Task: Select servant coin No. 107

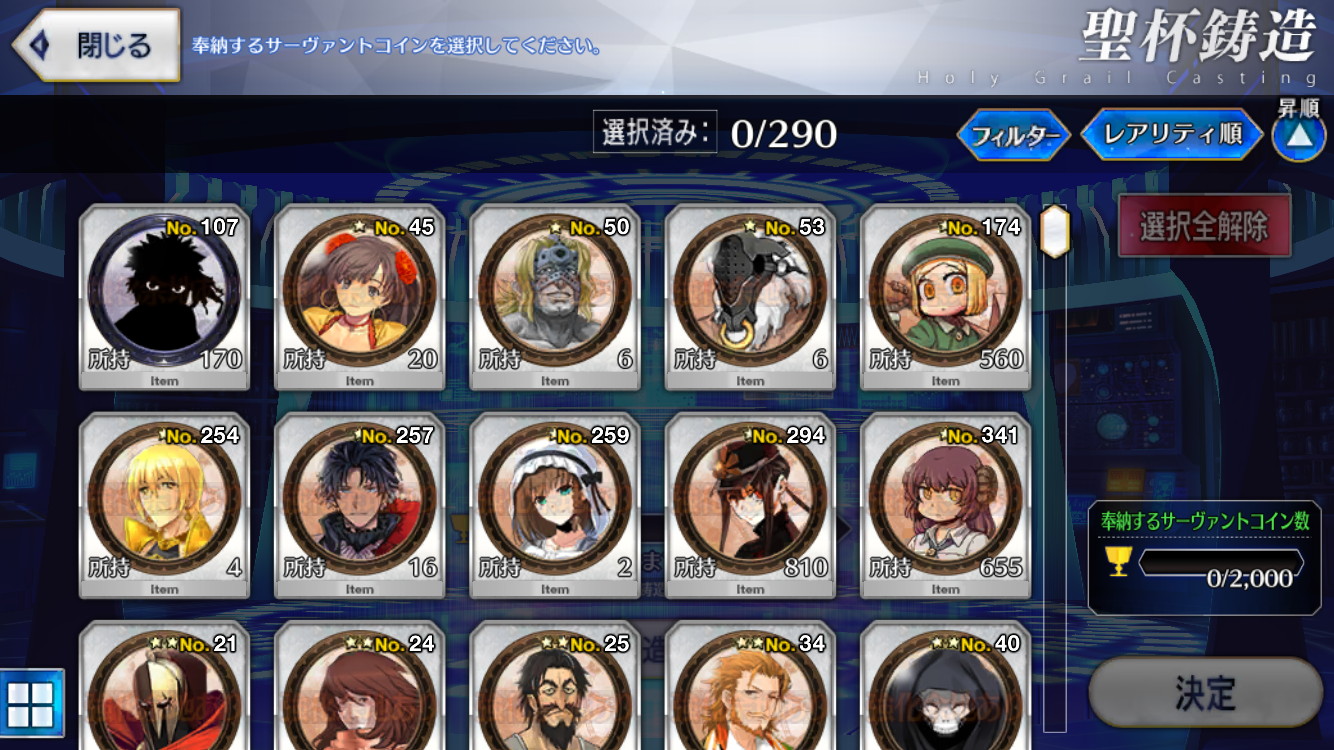Action: [164, 300]
